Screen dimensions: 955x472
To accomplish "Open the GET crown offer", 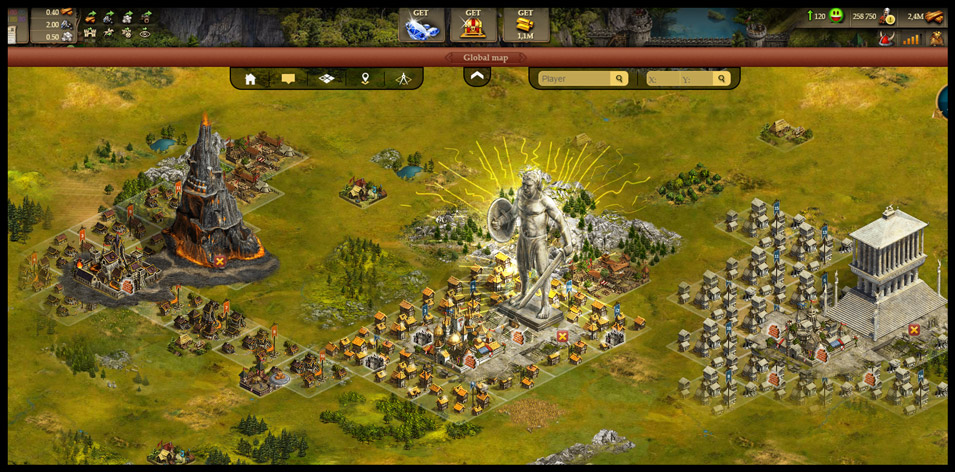I will tap(473, 25).
